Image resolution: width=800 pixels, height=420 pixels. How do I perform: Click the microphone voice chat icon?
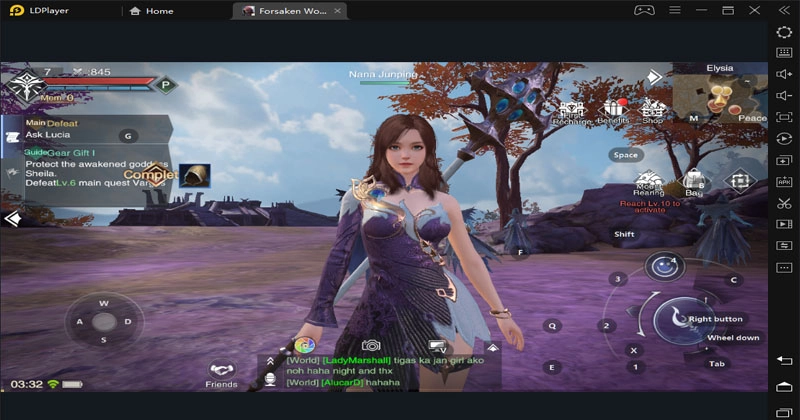pyautogui.click(x=270, y=380)
